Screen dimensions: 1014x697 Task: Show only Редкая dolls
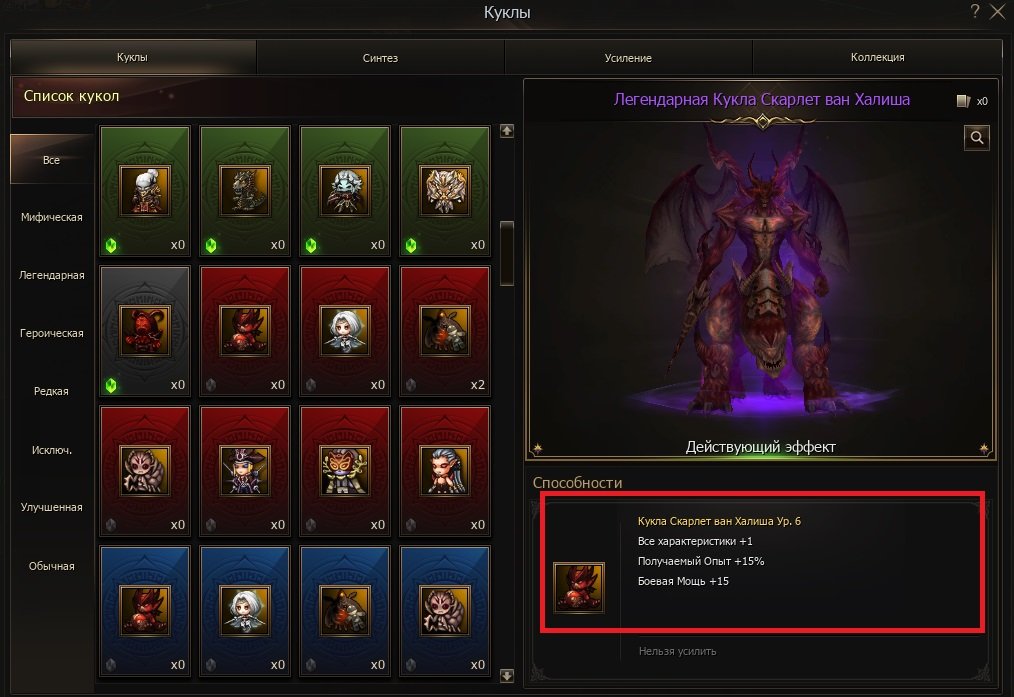point(52,391)
